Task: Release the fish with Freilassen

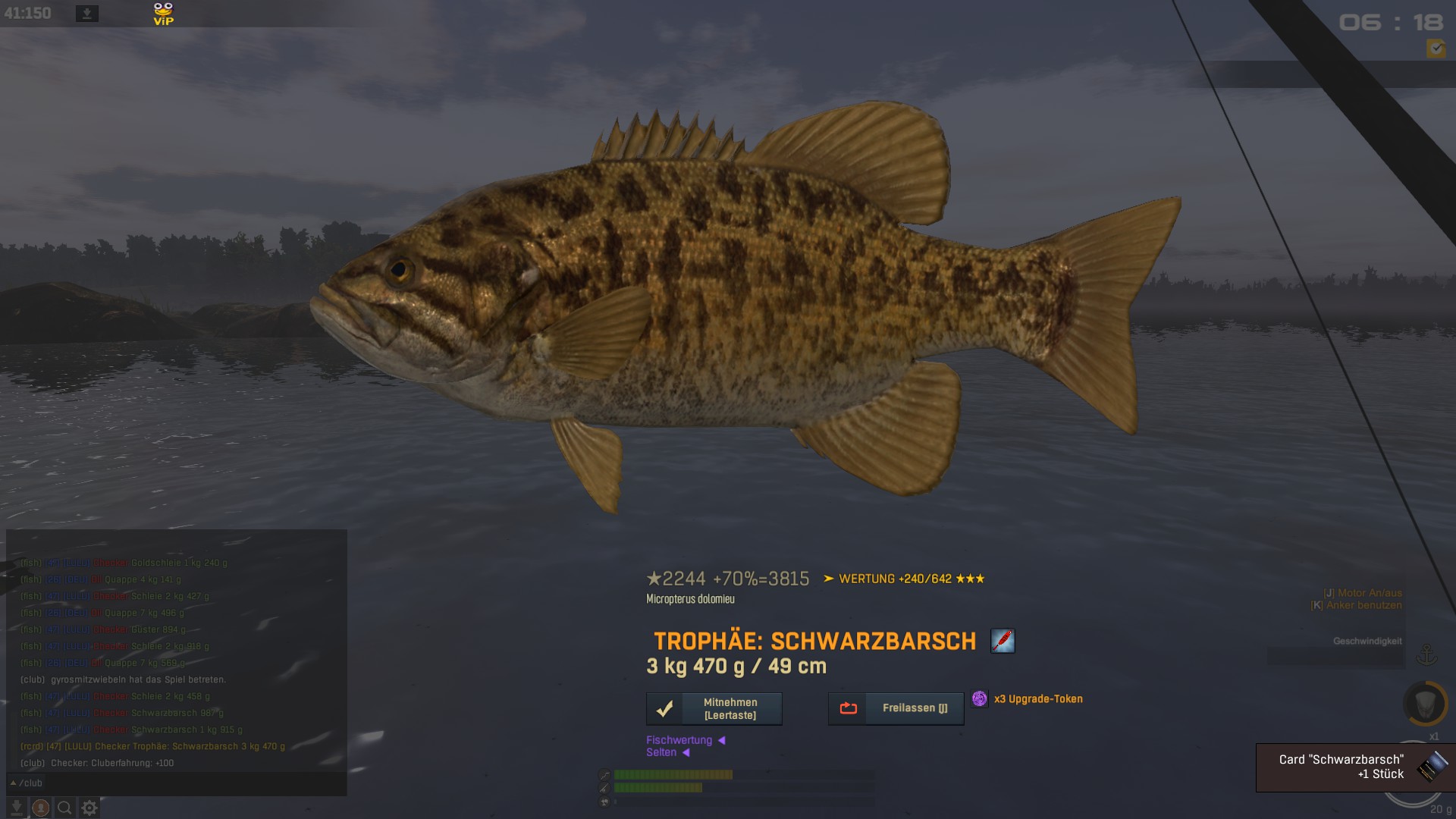Action: coord(896,708)
